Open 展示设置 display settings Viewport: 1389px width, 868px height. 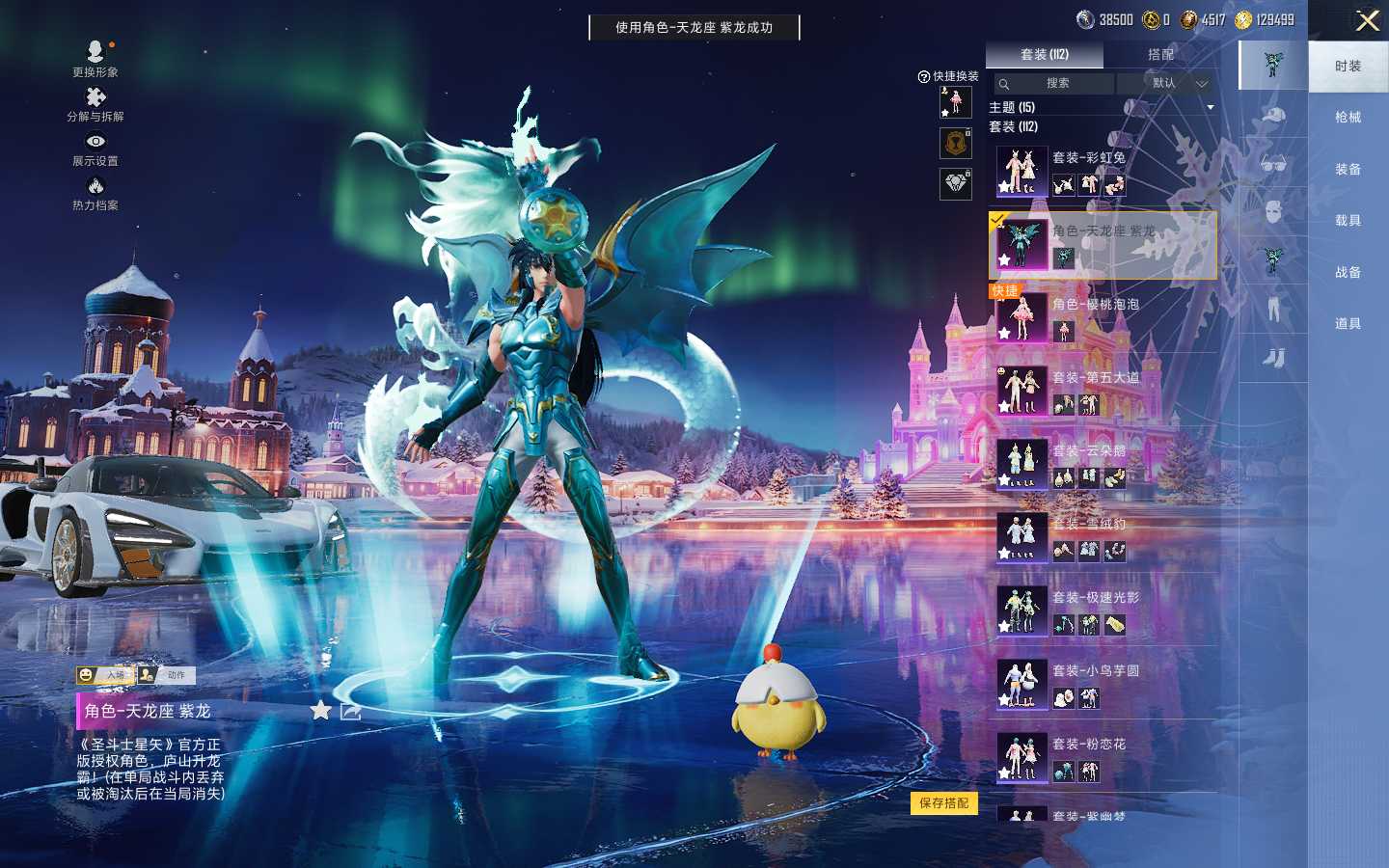click(95, 148)
